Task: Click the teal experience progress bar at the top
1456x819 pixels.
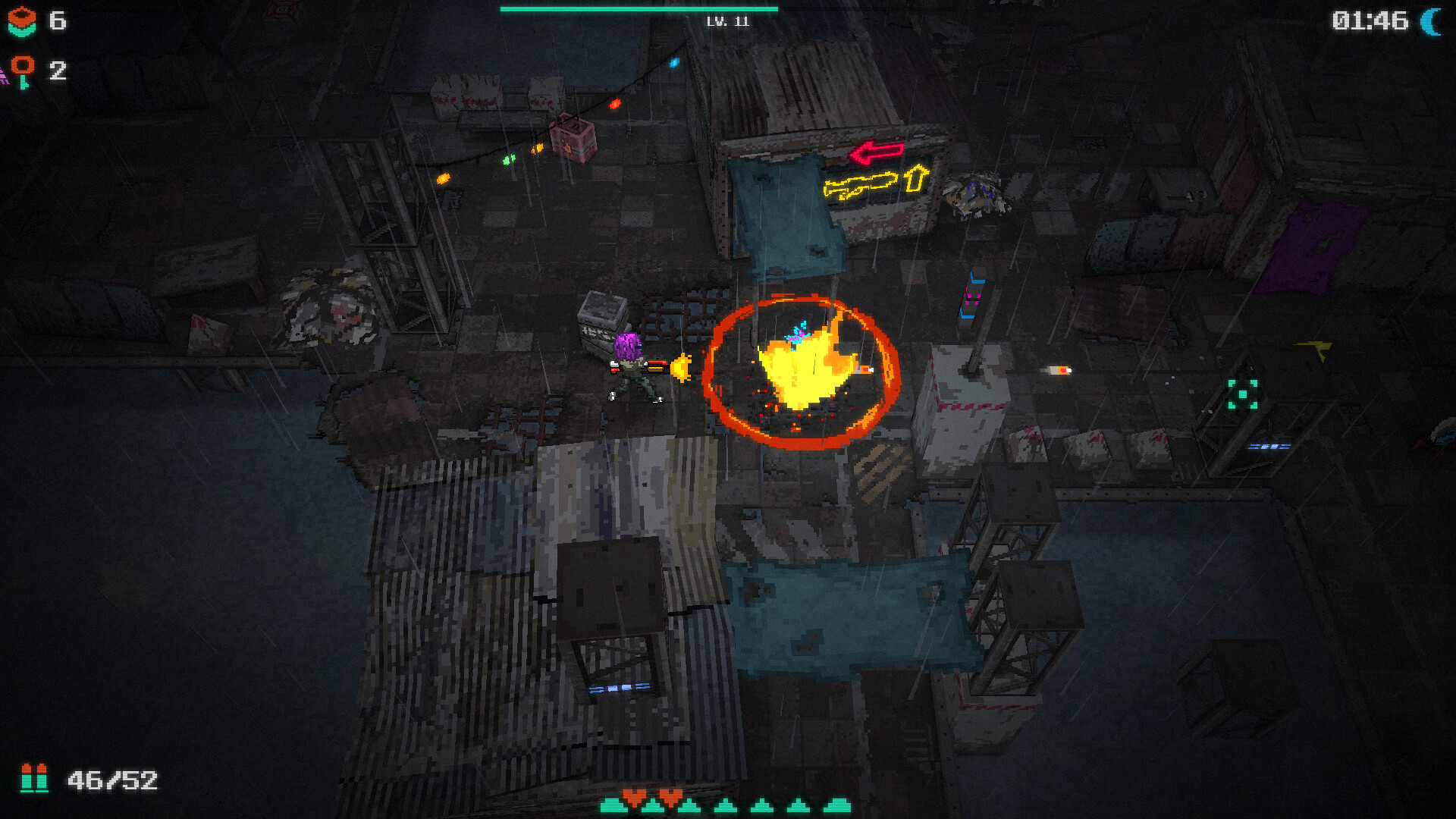Action: coord(637,8)
